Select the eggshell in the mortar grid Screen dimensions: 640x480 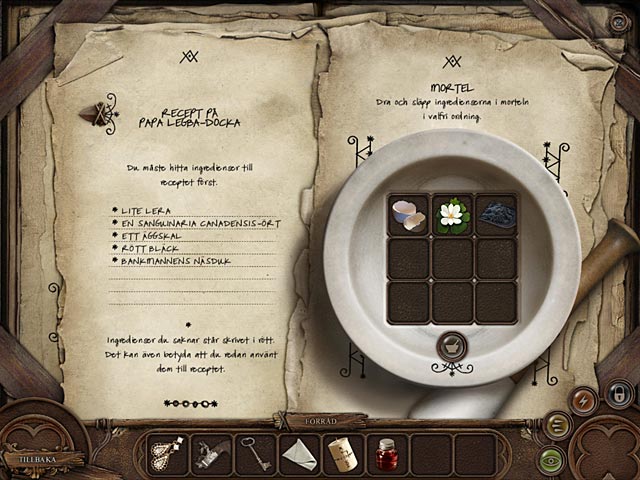point(407,214)
